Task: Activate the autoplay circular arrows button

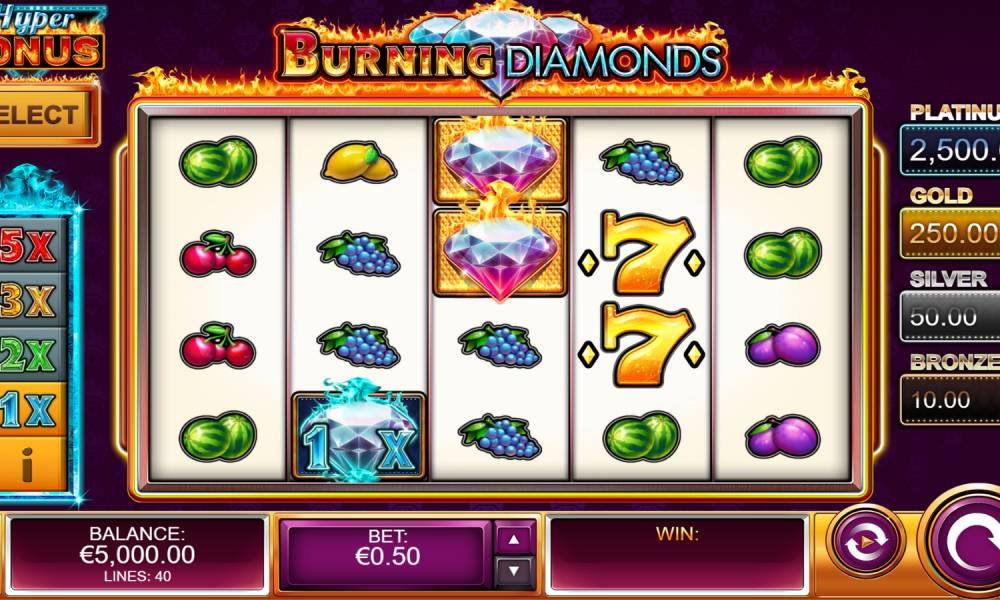Action: tap(866, 543)
